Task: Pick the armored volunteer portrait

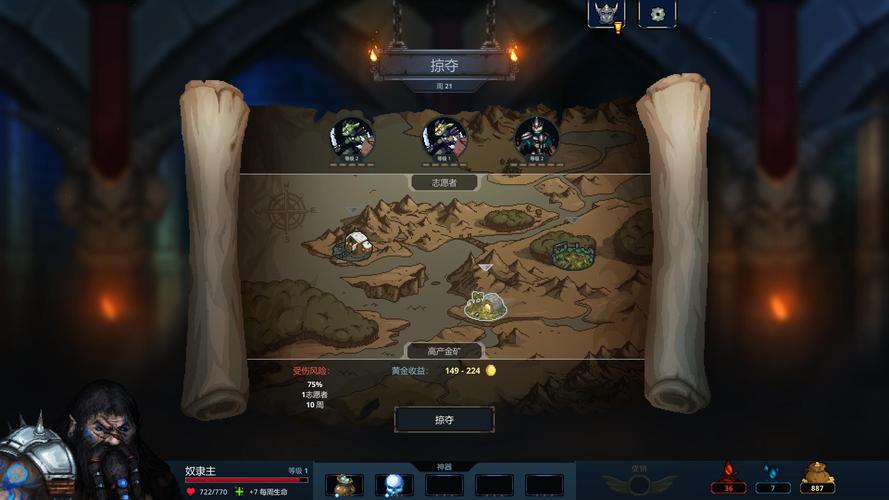Action: pos(537,138)
